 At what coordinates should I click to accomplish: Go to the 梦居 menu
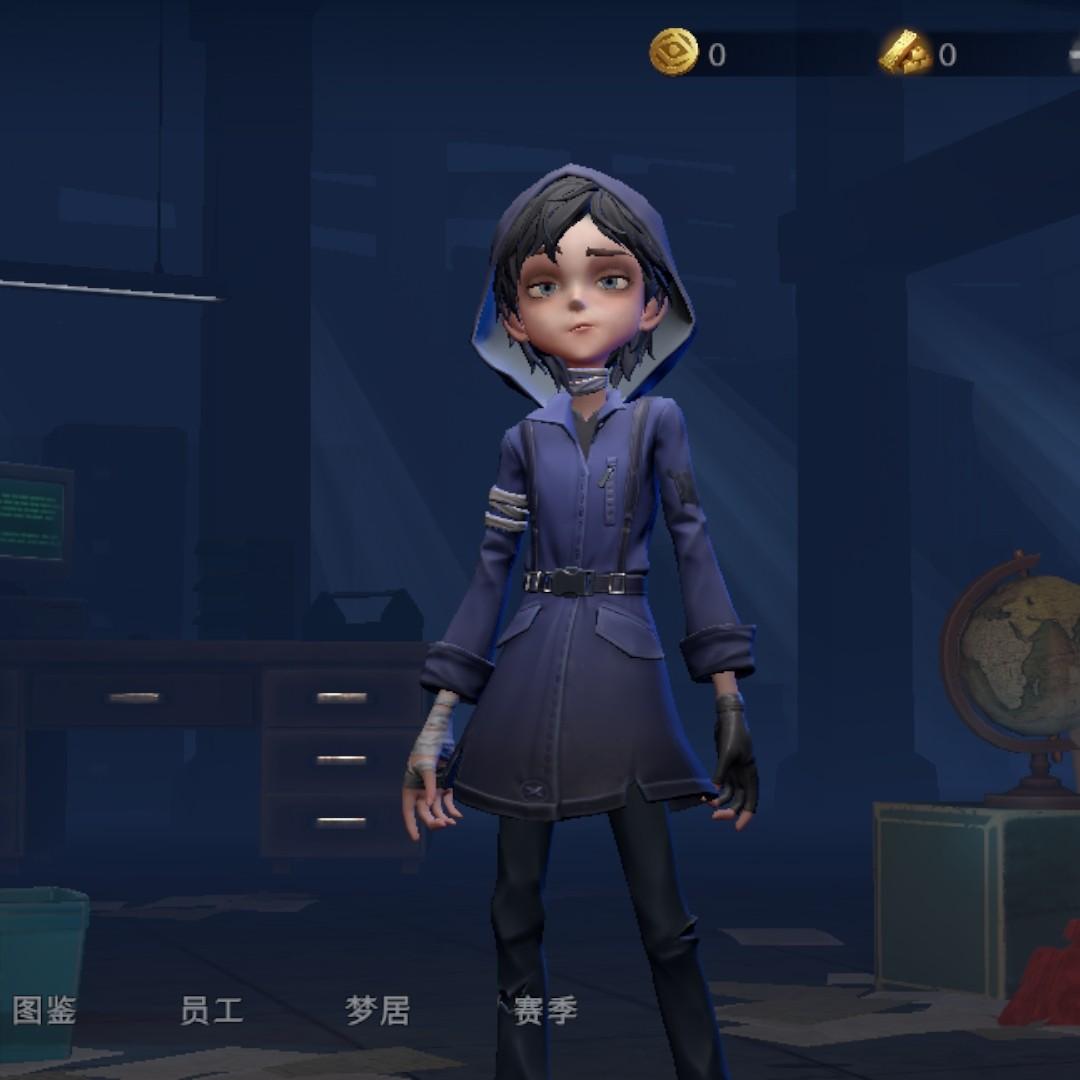(377, 1011)
